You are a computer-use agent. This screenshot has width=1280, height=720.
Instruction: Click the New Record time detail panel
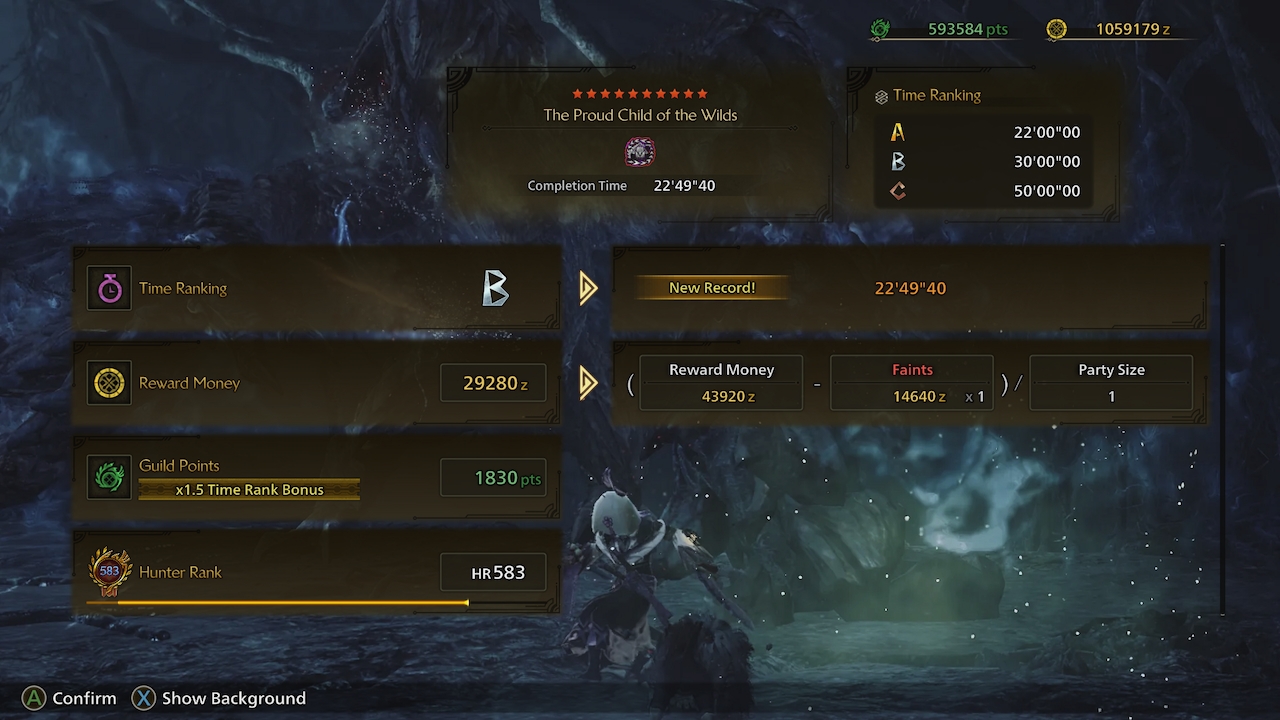tap(910, 288)
